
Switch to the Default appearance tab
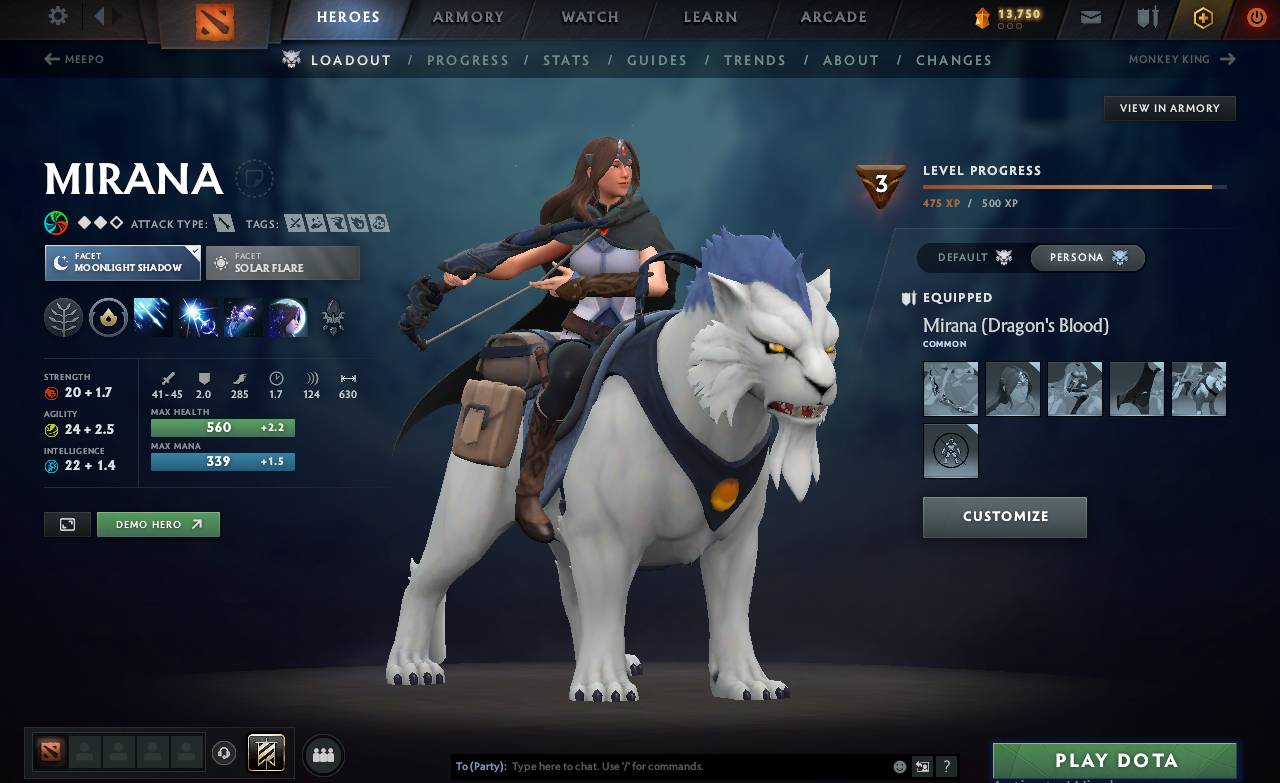pyautogui.click(x=972, y=257)
